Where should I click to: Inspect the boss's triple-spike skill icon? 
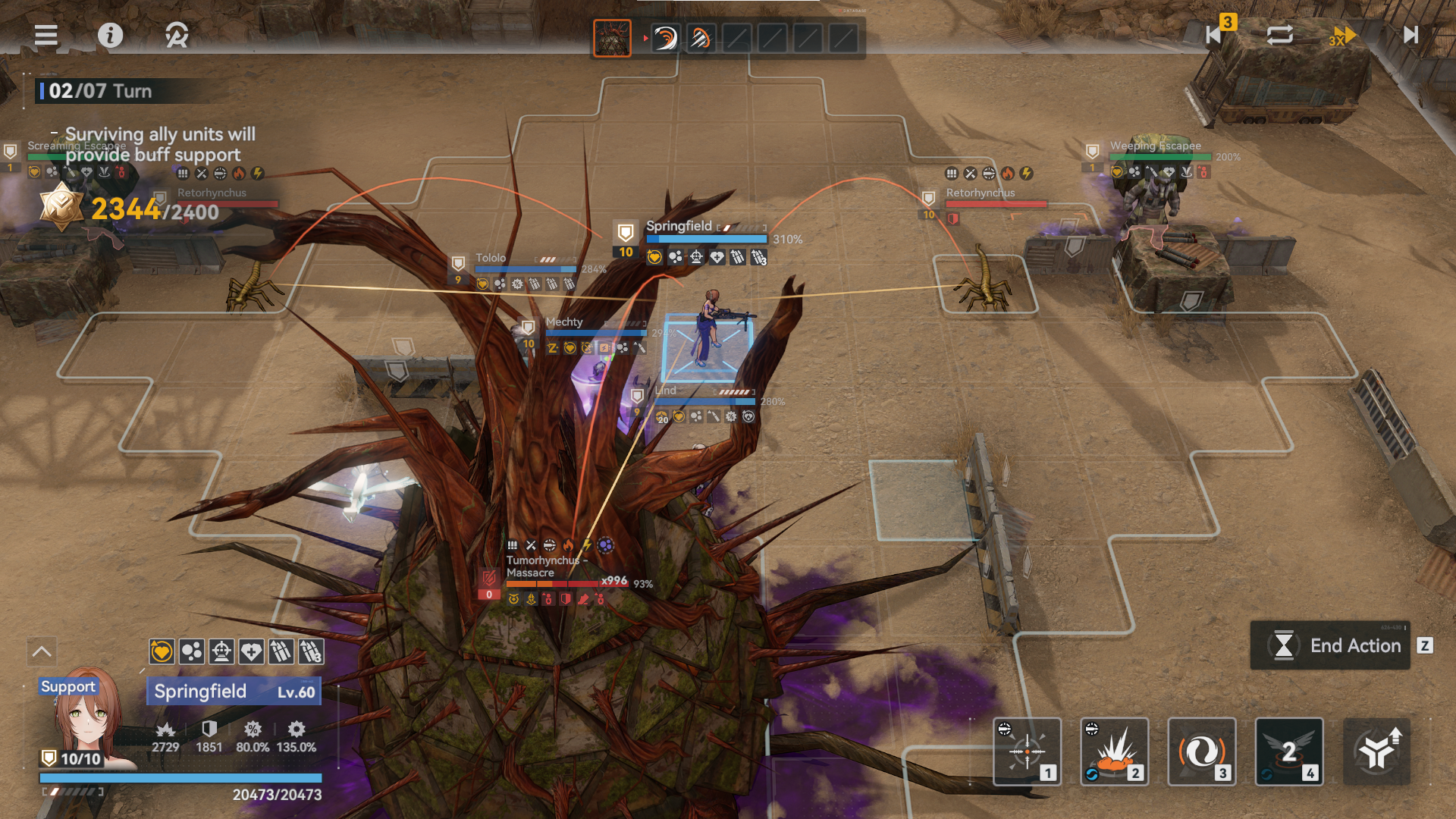pos(701,38)
